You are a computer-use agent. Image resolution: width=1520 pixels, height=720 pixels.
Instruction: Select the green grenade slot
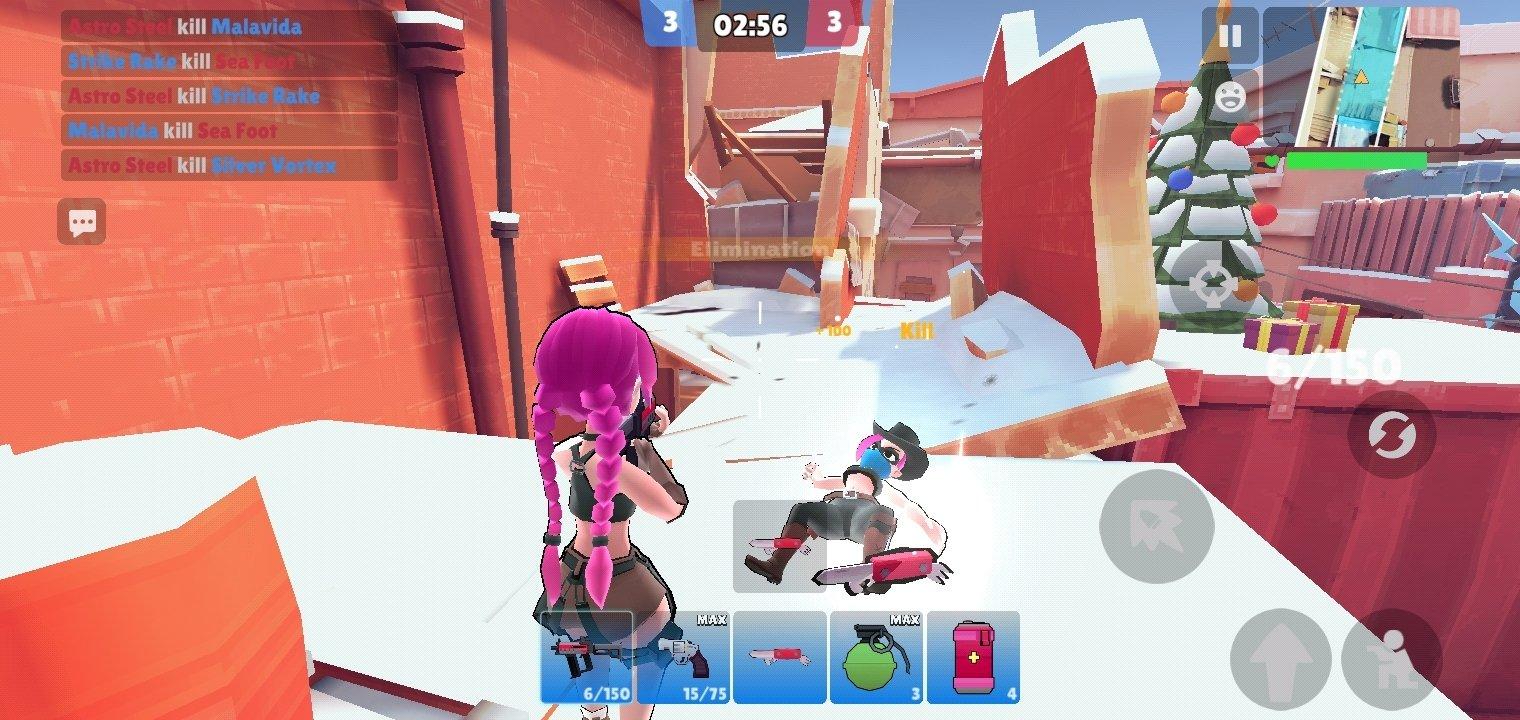coord(876,657)
